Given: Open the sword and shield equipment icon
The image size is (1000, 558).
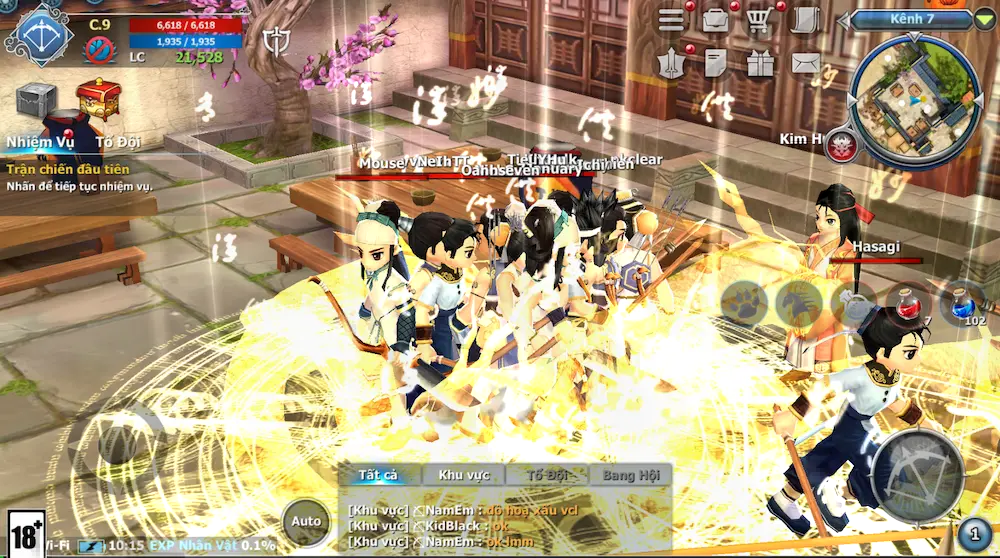Looking at the screenshot, I should [671, 64].
